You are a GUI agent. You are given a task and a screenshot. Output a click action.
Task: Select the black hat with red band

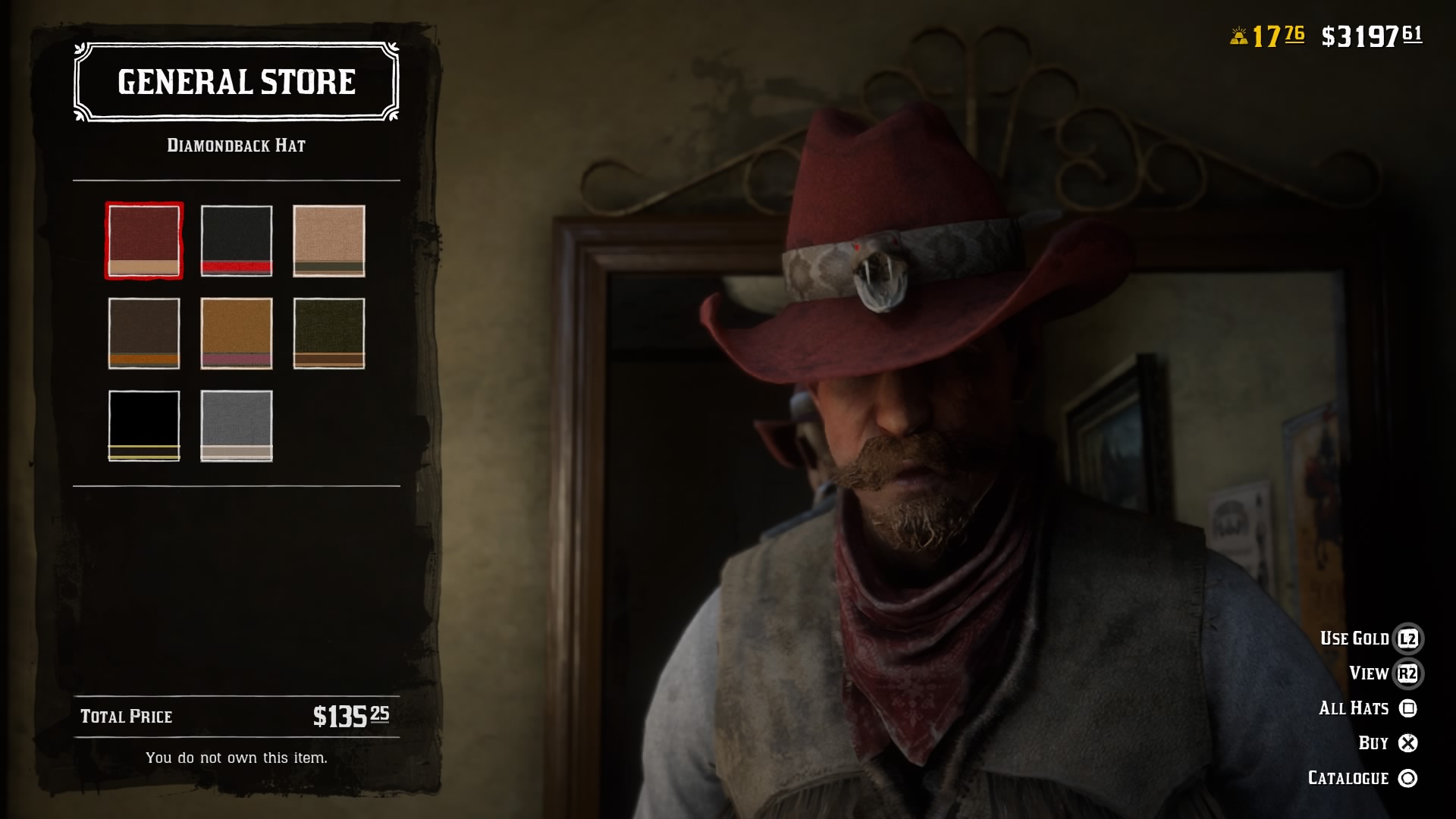coord(237,242)
